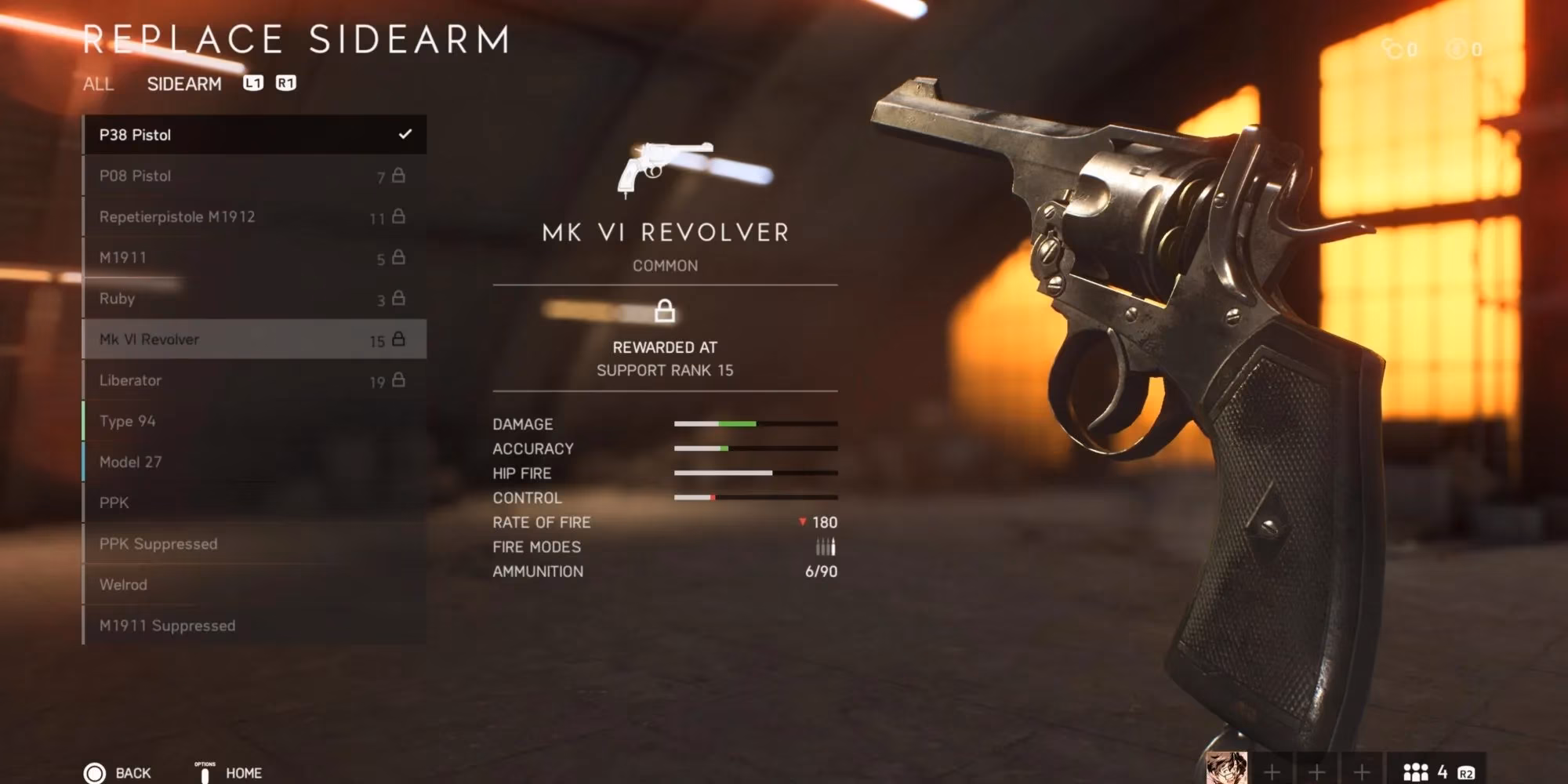Toggle the checkmark on the equipped P38 Pistol
The image size is (1568, 784).
pos(405,134)
